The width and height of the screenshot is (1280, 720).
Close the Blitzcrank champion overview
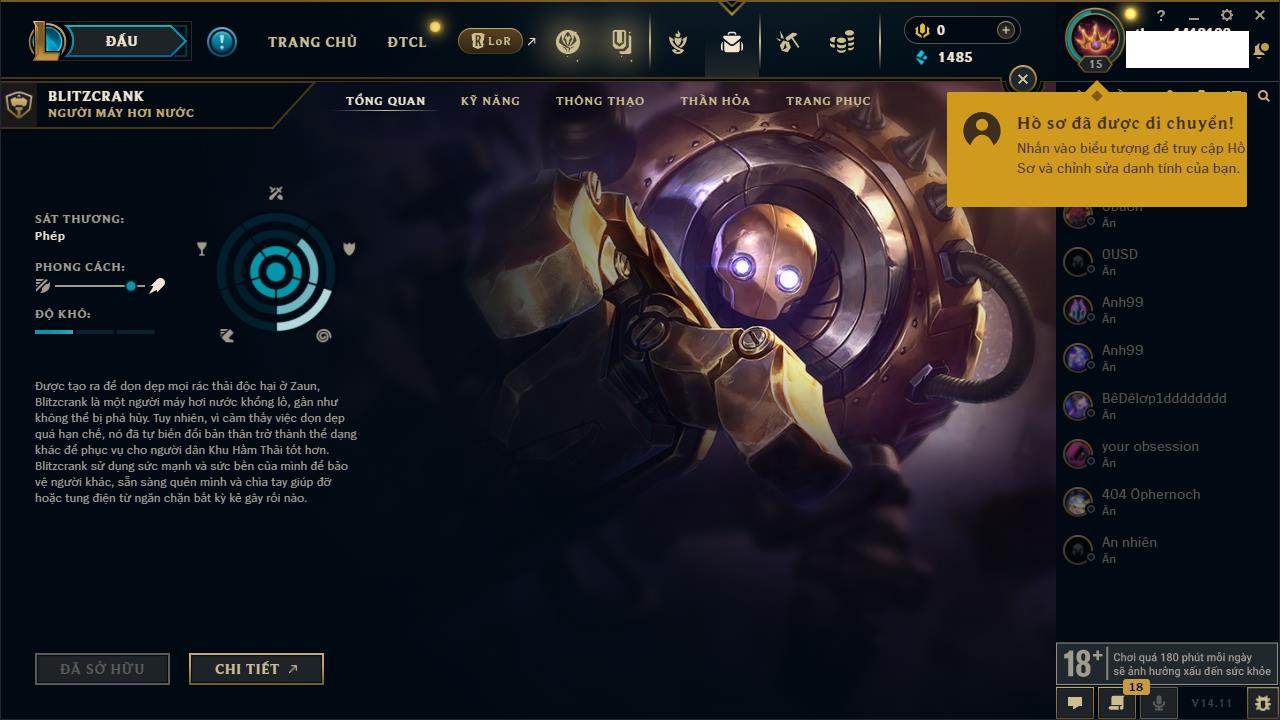pos(1022,78)
